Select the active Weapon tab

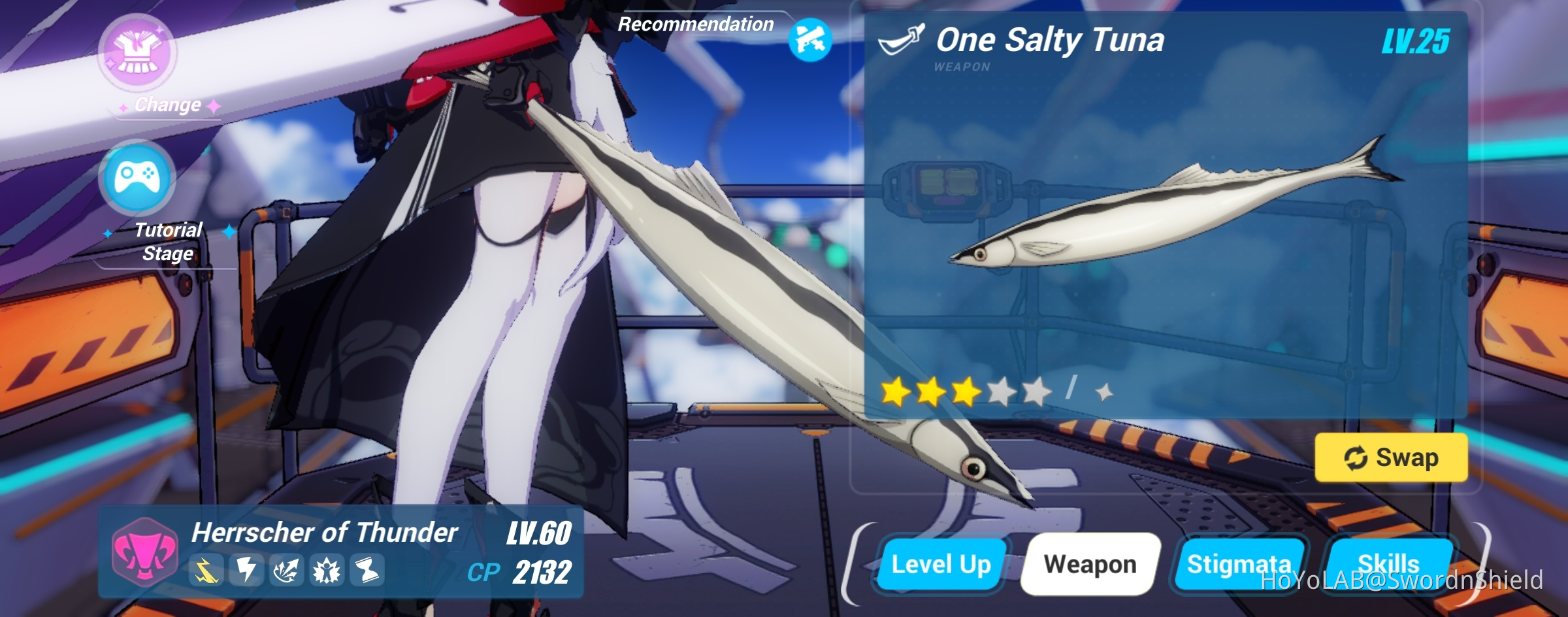(1090, 565)
